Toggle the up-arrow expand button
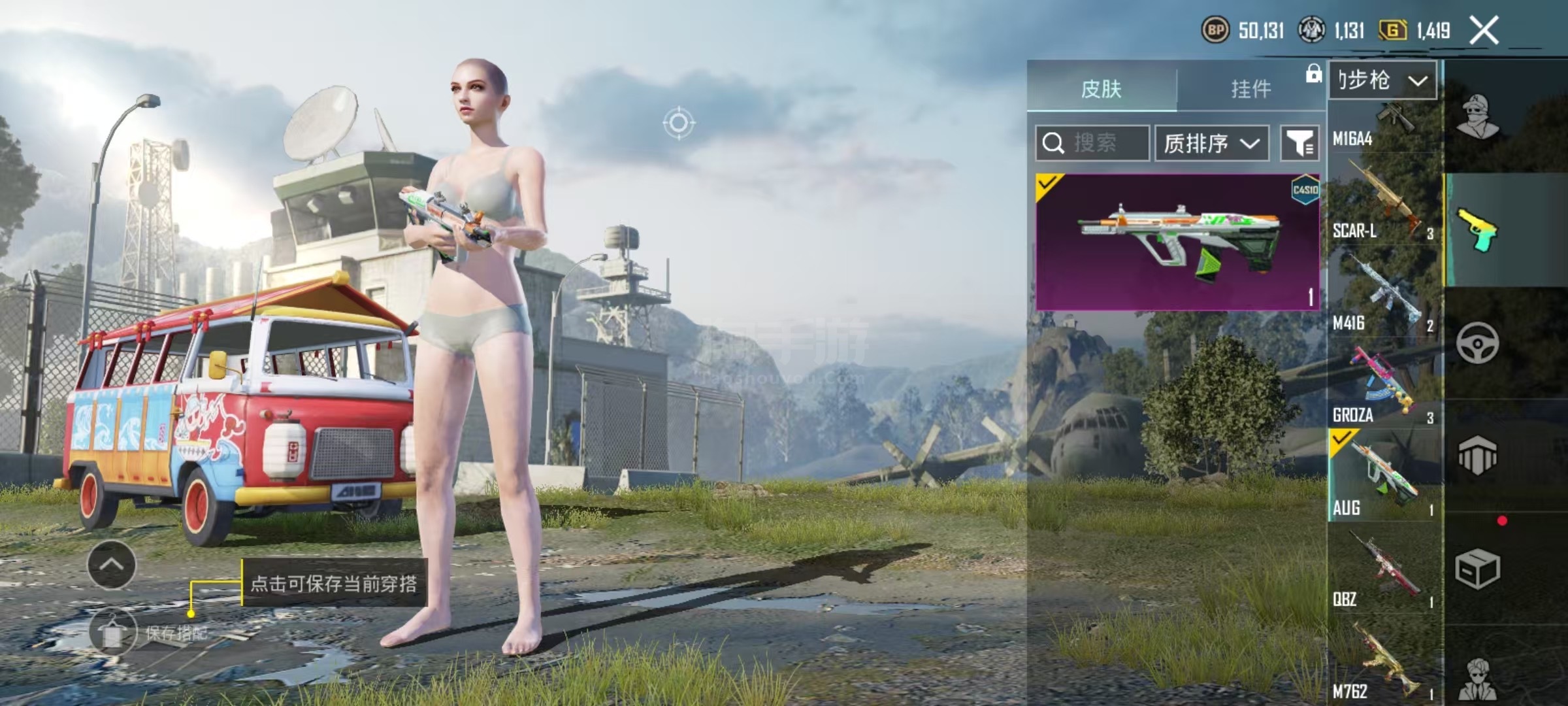The height and width of the screenshot is (706, 1568). [111, 565]
